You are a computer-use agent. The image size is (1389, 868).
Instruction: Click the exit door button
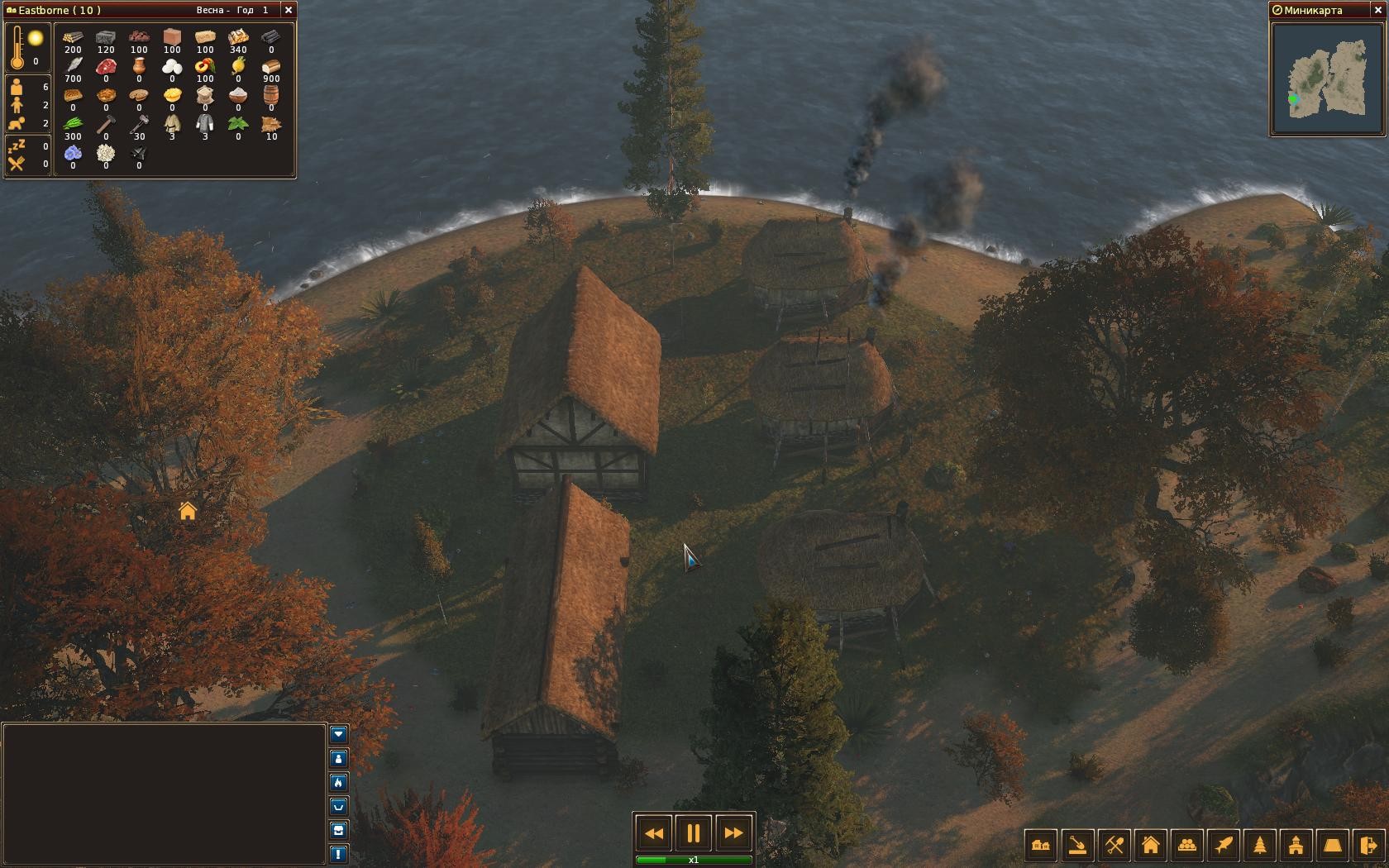(1369, 846)
